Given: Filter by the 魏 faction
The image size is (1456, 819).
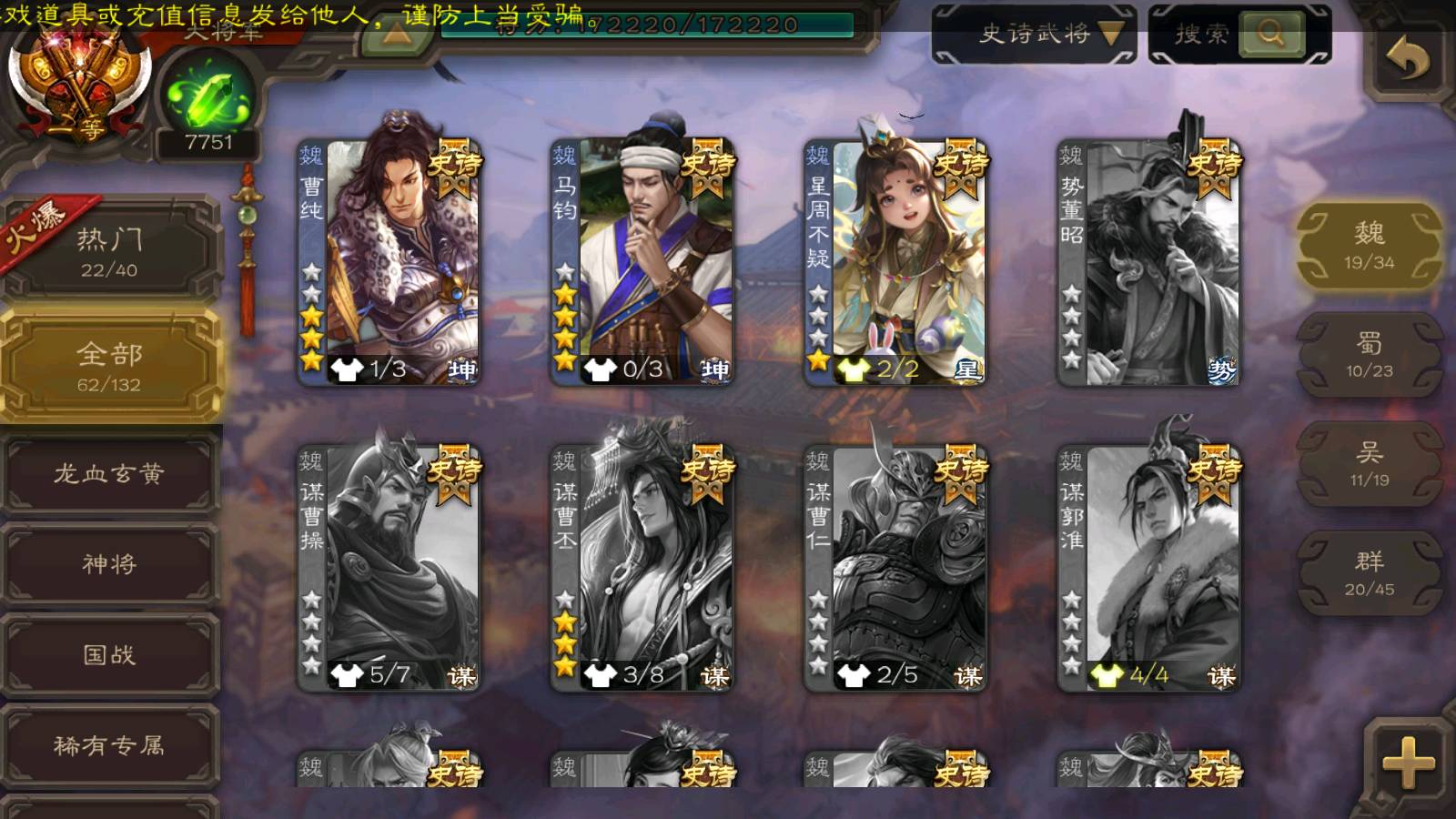Looking at the screenshot, I should click(1369, 246).
